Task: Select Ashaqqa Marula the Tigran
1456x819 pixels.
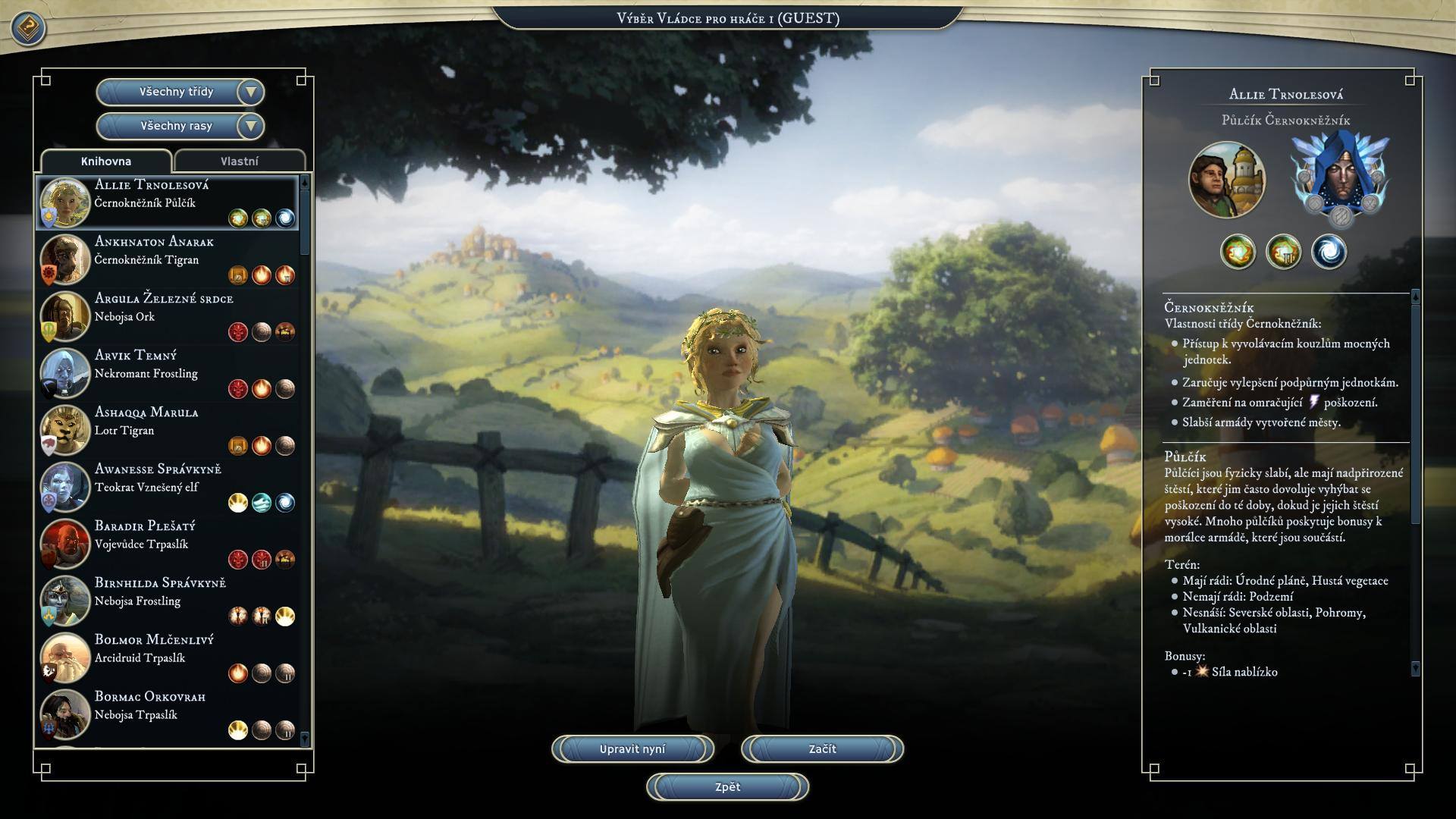Action: (167, 430)
